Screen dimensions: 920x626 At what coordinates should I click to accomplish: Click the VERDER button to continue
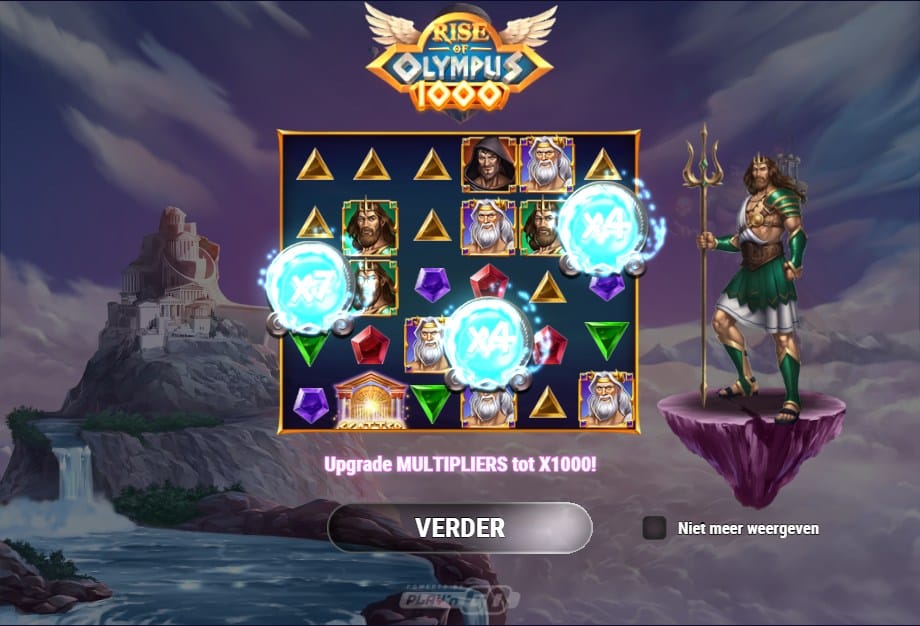pos(460,528)
